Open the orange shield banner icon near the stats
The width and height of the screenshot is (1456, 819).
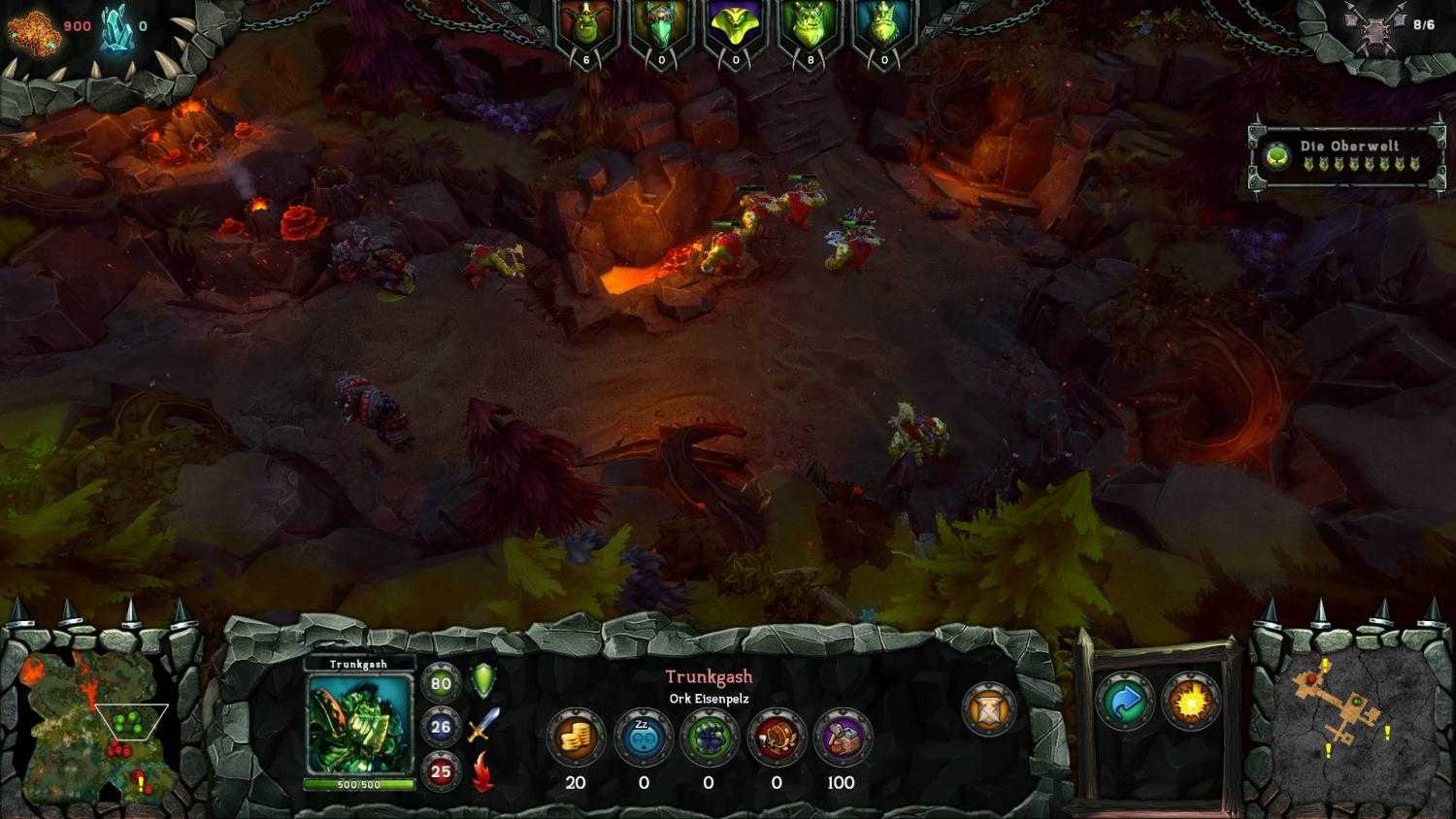987,709
